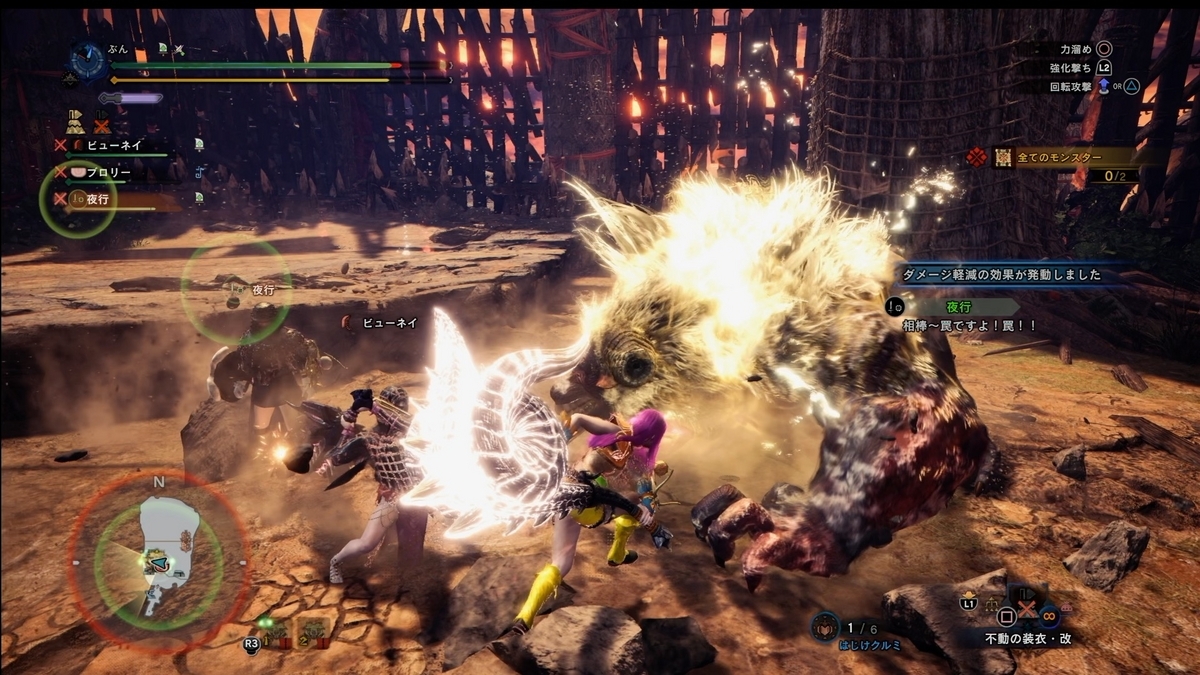Screen dimensions: 1200x675
Task: Select the はじけクルミ slinger ammo icon
Action: [x=826, y=628]
